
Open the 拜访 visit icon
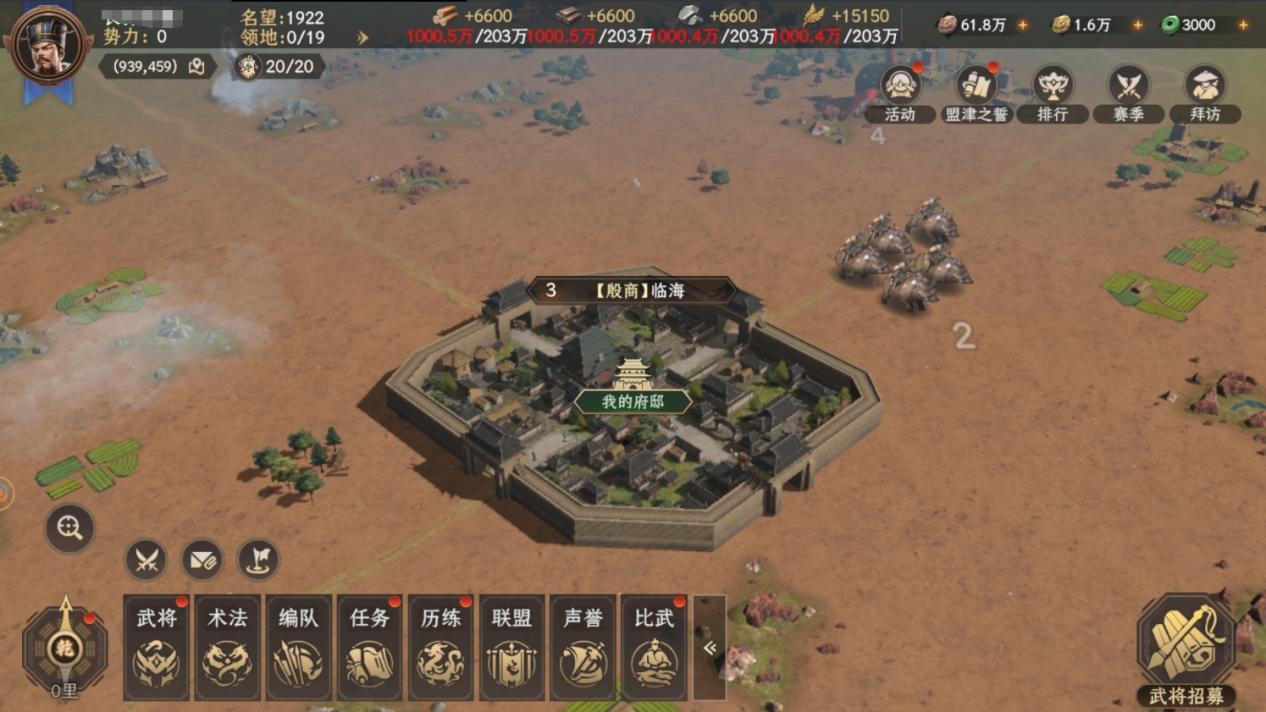pos(1204,92)
